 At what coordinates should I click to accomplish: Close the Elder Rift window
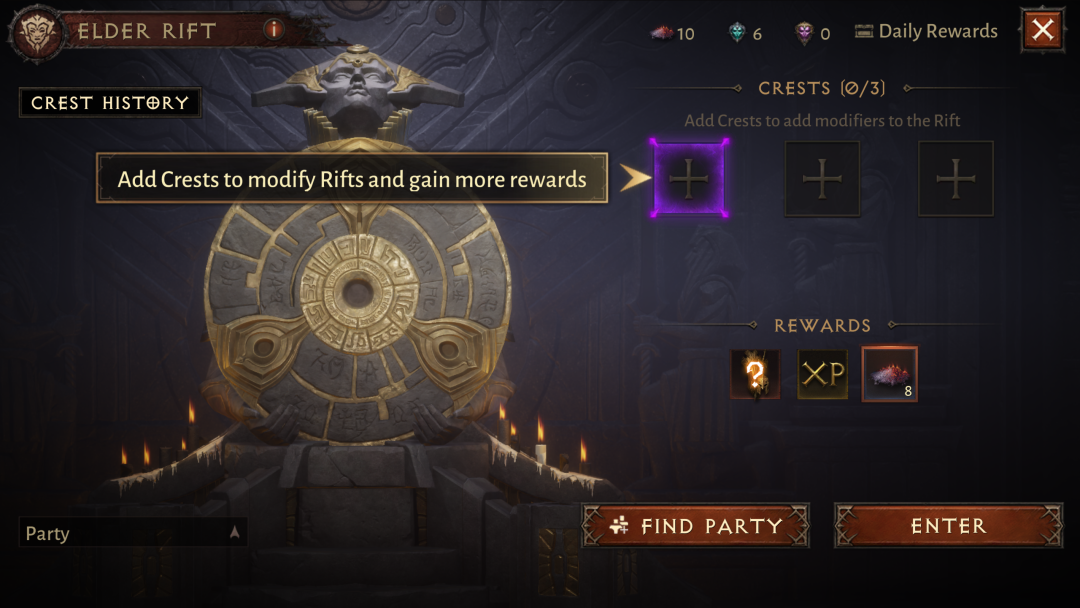point(1042,30)
